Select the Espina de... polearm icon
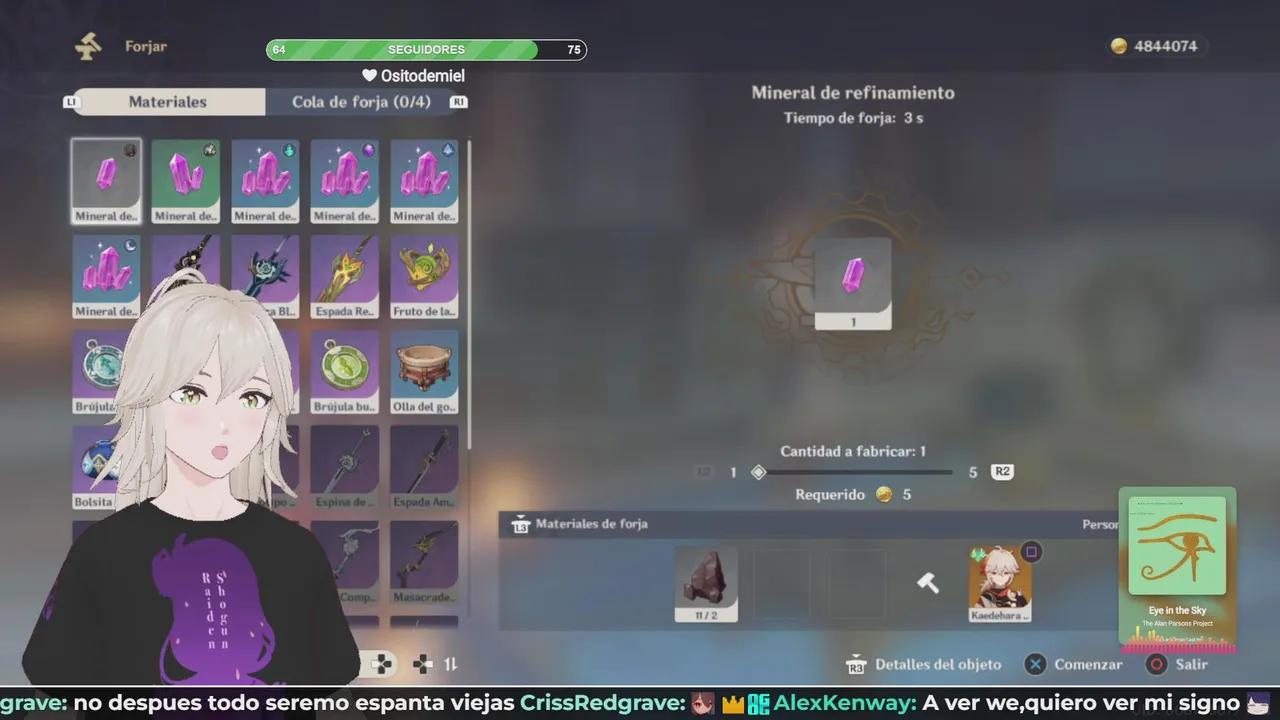1280x720 pixels. pos(344,465)
